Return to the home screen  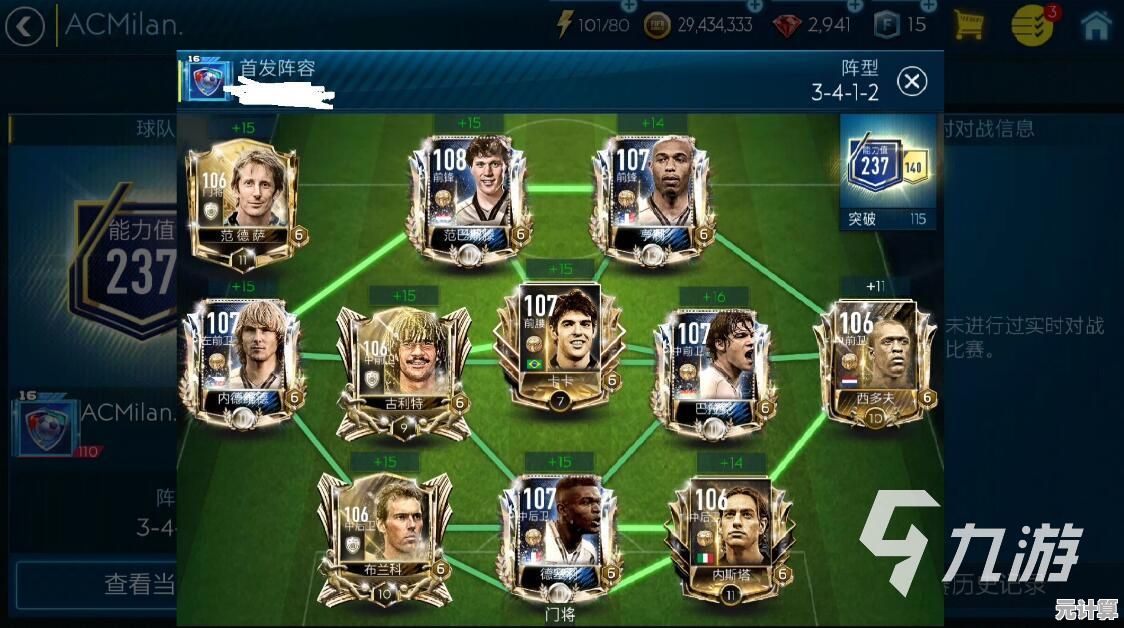point(1096,25)
